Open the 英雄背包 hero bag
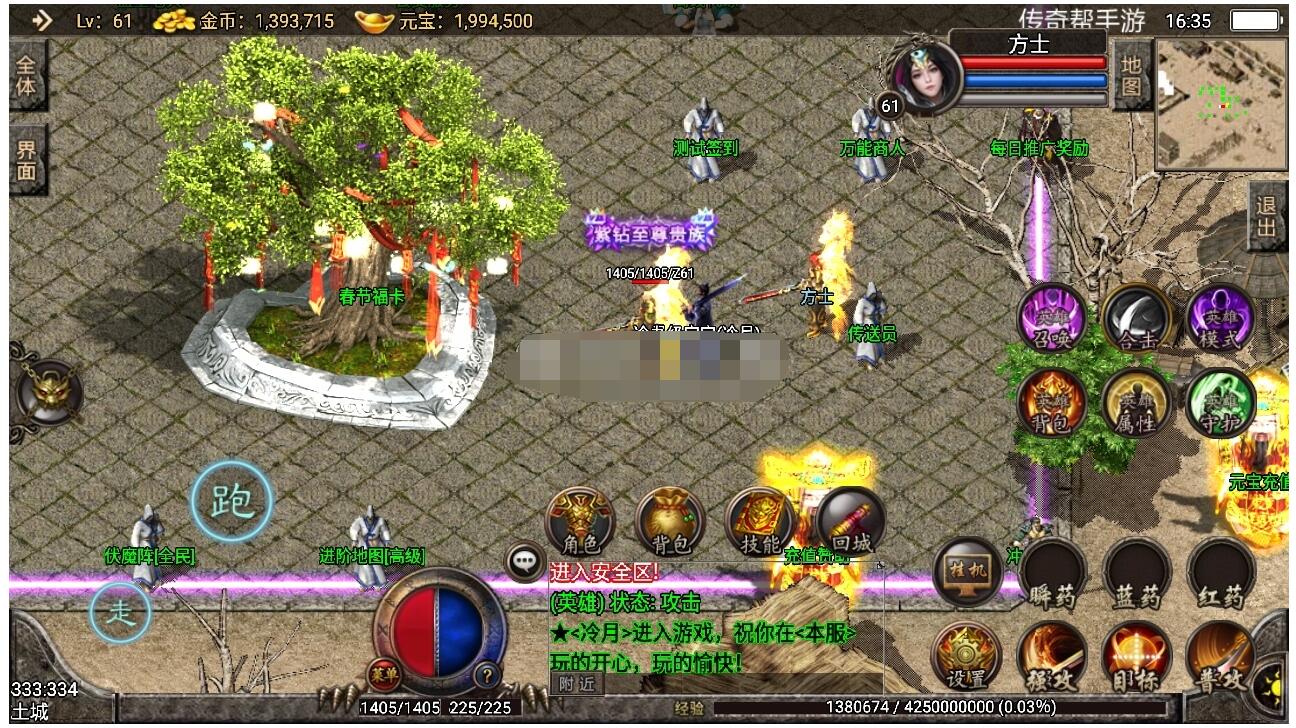 1052,403
